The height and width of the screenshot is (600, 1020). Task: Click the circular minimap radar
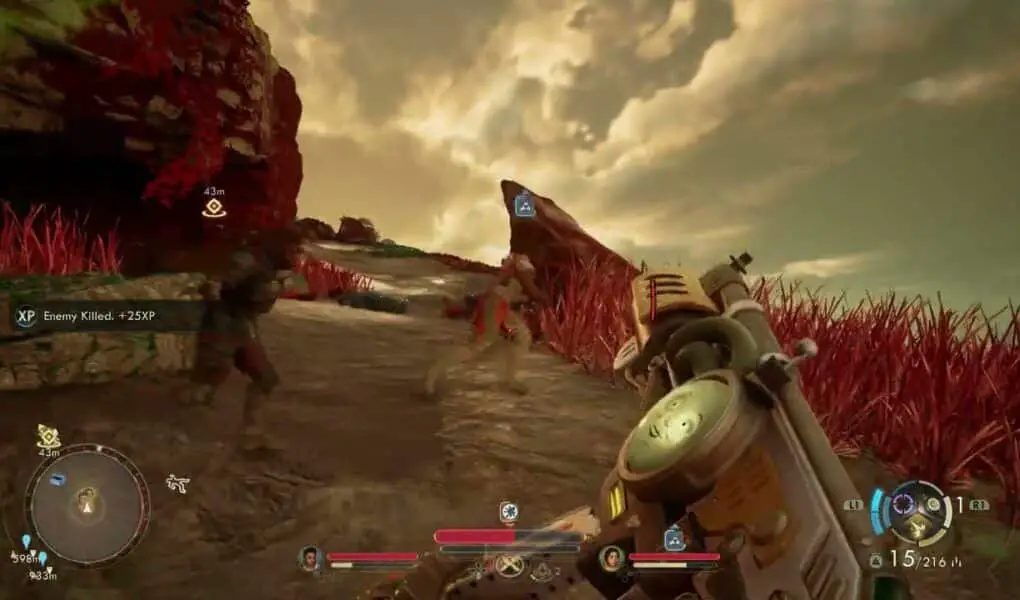(x=87, y=505)
